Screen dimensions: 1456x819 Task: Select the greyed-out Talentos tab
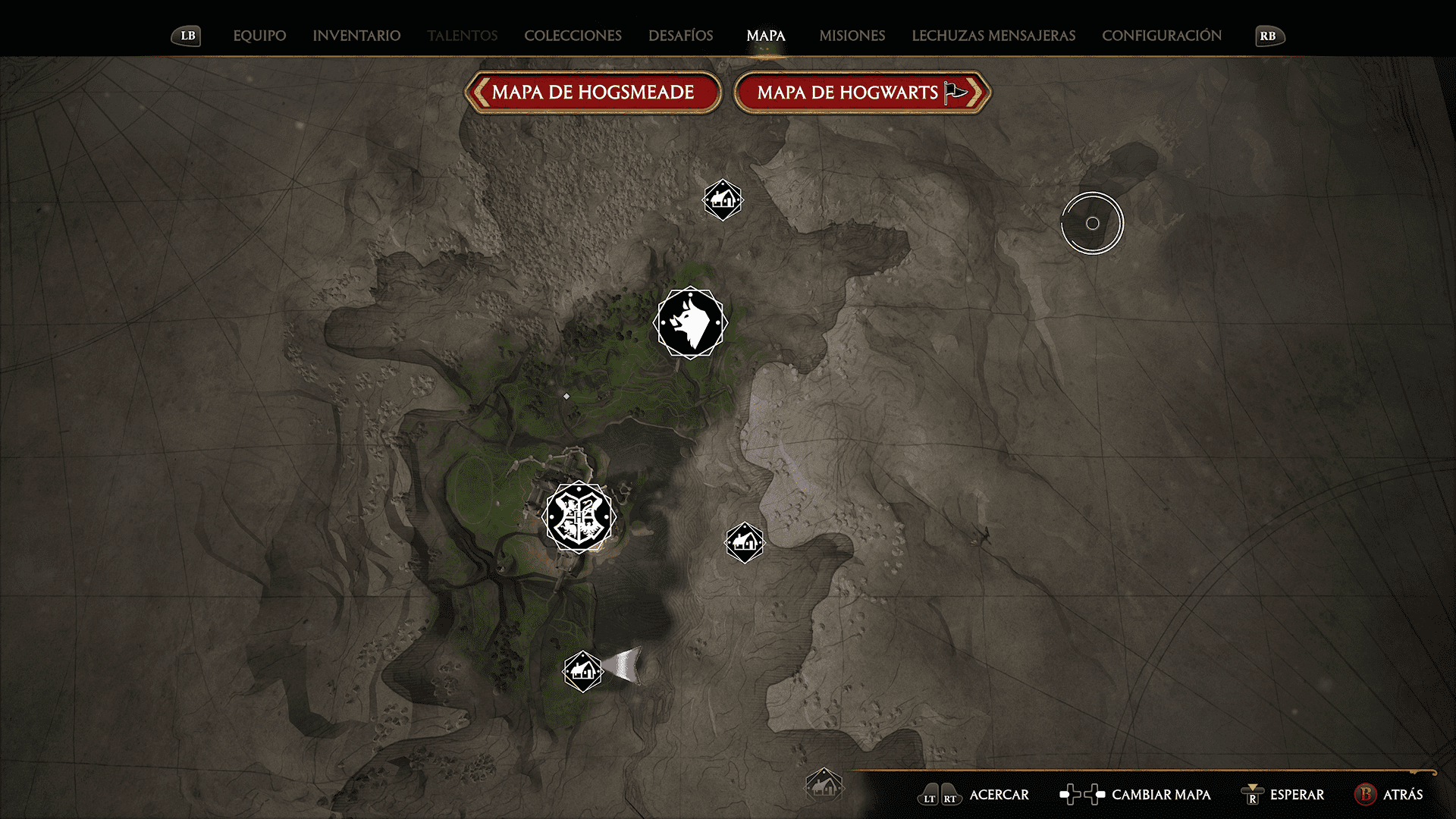pyautogui.click(x=462, y=36)
